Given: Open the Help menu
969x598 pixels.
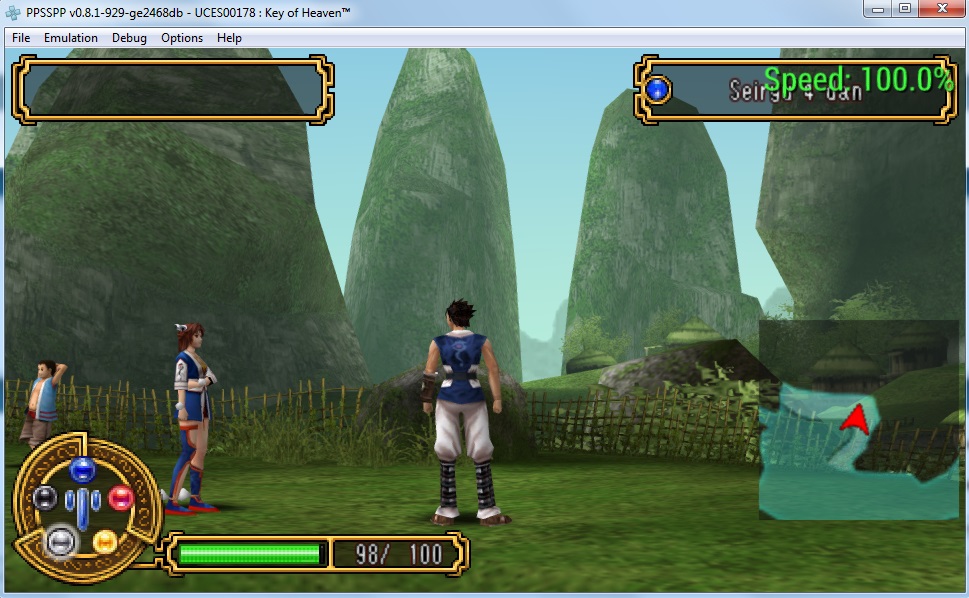Looking at the screenshot, I should pos(229,38).
